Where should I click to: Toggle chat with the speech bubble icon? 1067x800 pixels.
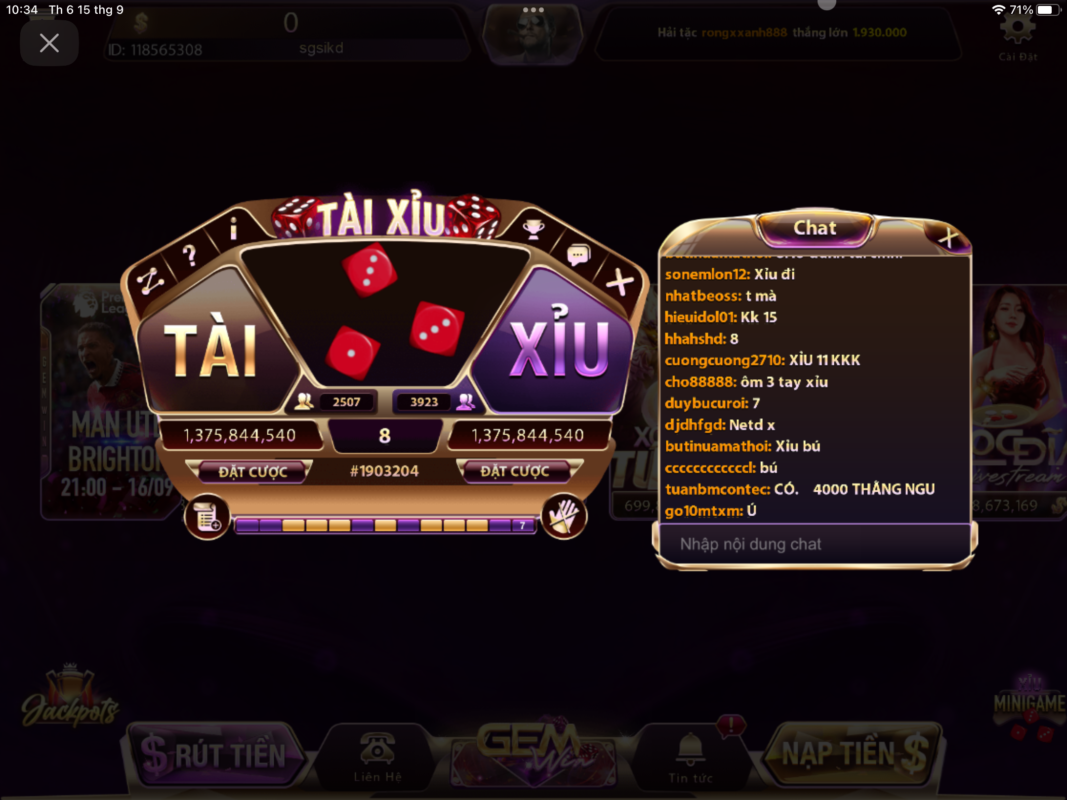point(578,256)
